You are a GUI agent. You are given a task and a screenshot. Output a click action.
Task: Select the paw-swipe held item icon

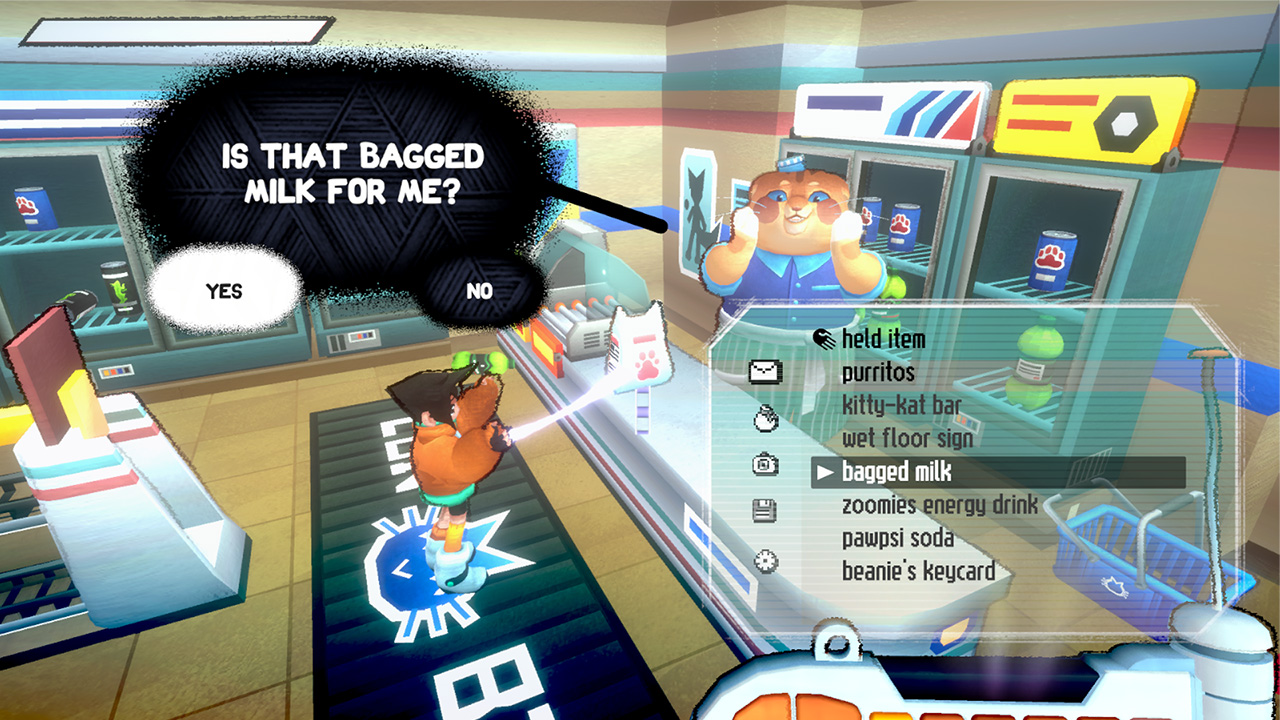pos(822,338)
